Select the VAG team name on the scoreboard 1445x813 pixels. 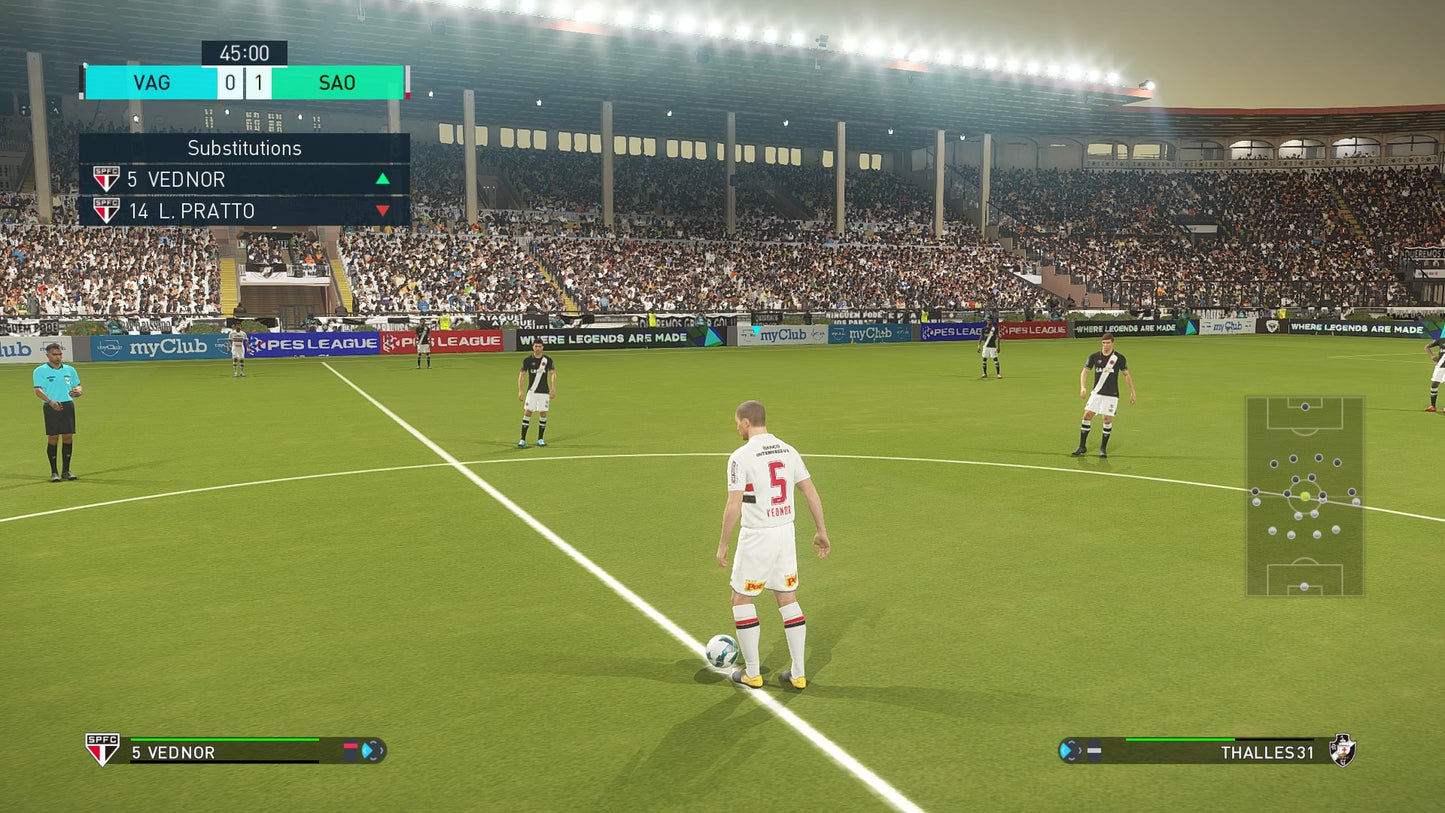[151, 83]
